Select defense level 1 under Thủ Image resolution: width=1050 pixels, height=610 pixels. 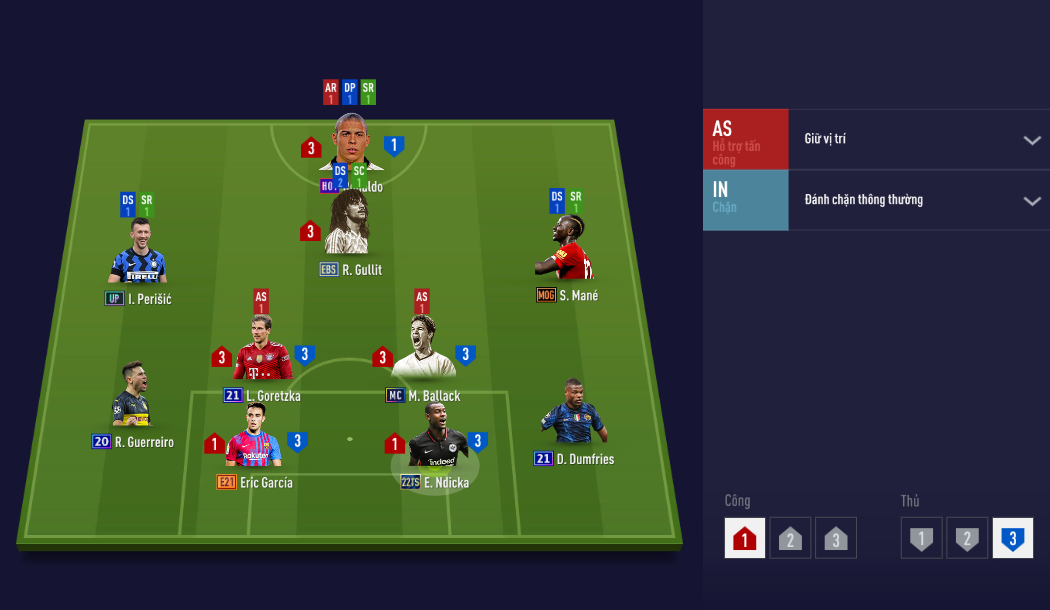921,538
